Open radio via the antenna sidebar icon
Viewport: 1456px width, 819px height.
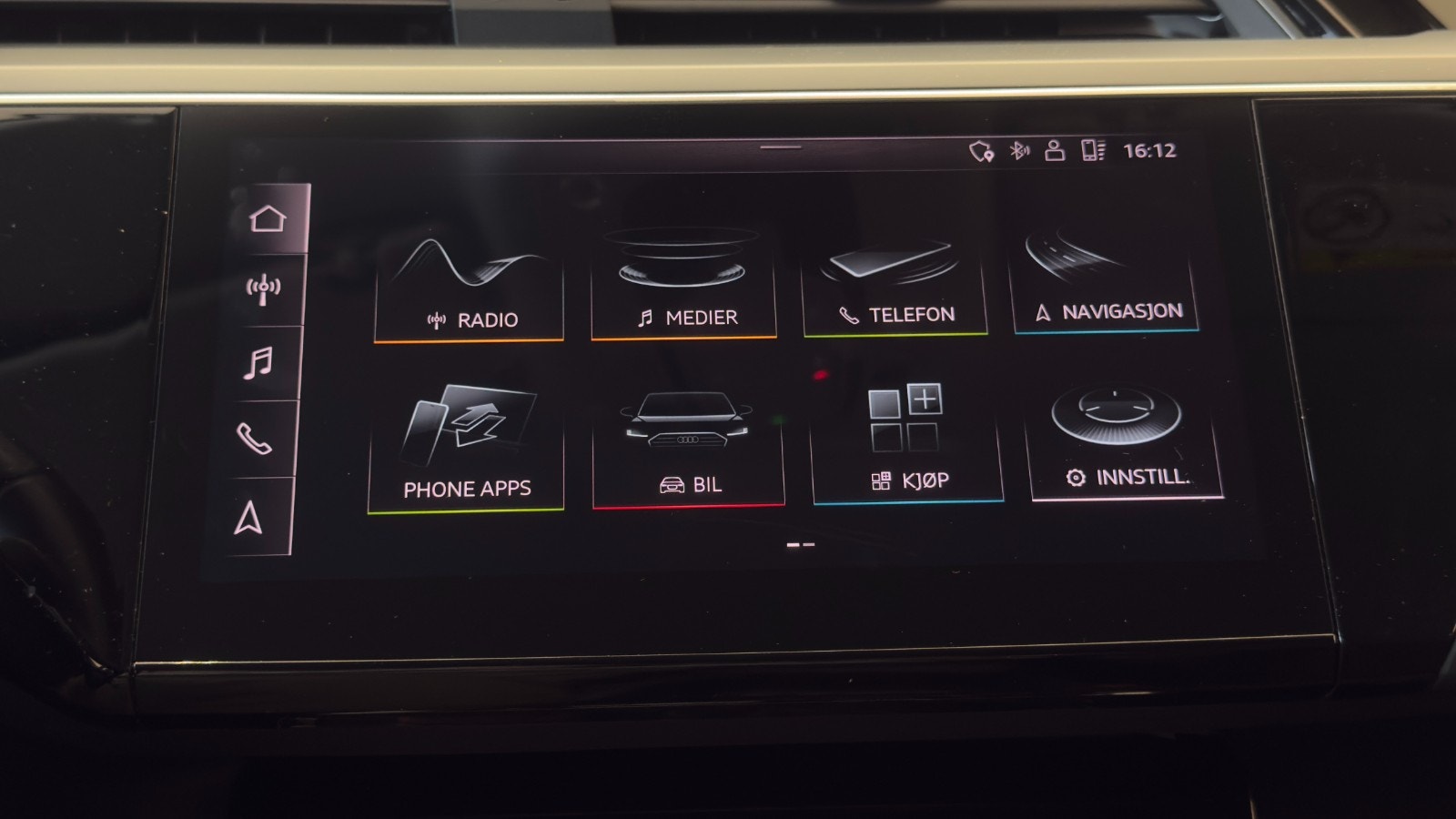pyautogui.click(x=263, y=288)
